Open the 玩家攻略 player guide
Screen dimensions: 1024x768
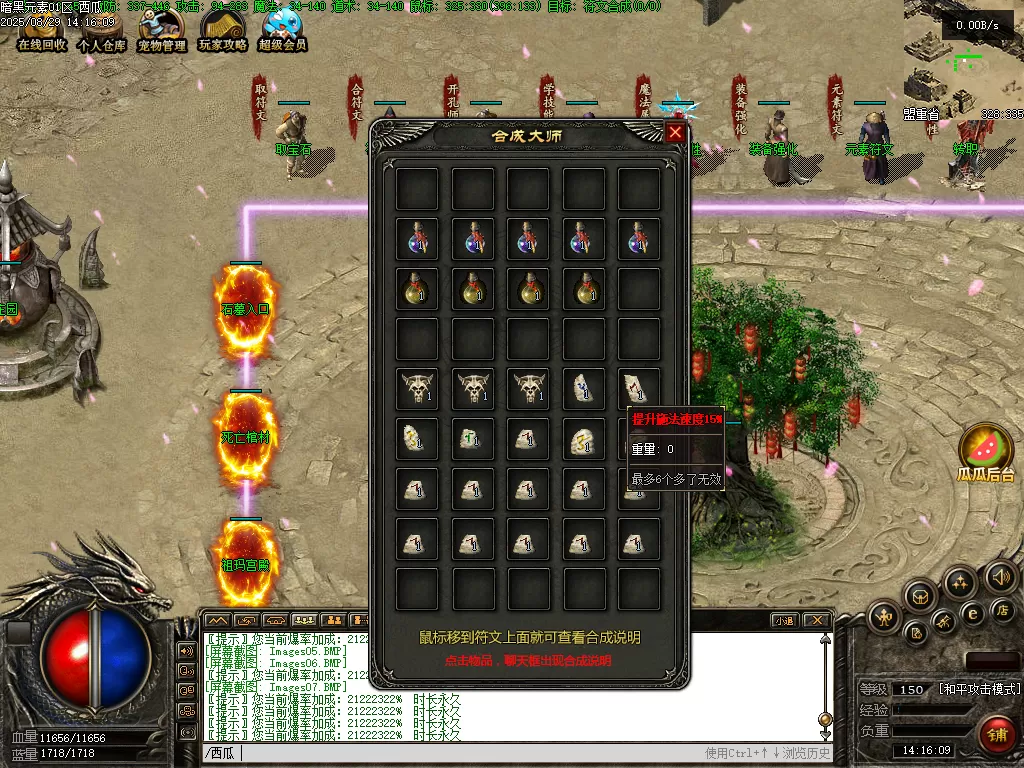pos(223,29)
